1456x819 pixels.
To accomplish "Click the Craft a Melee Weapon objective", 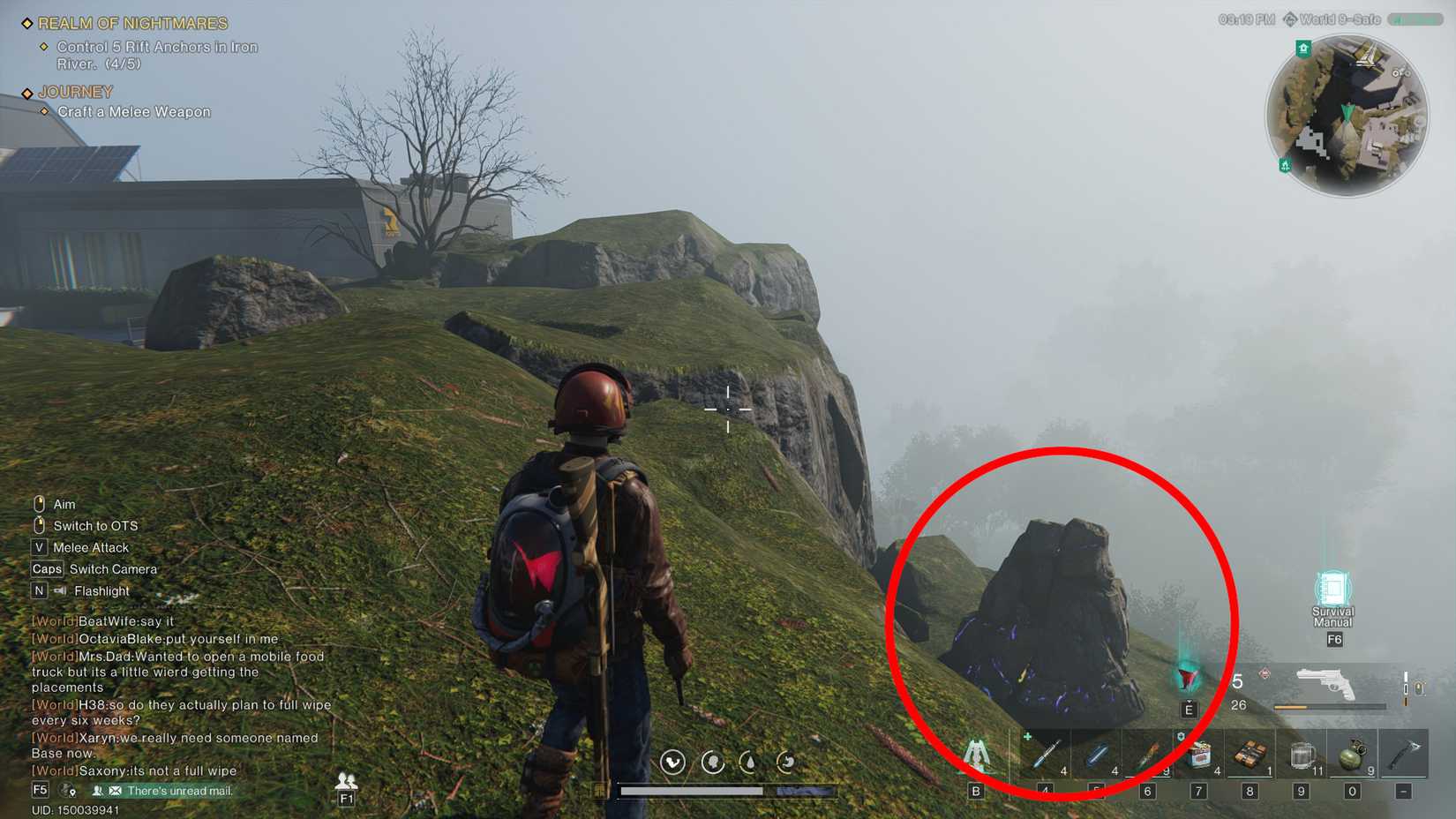I will (133, 111).
